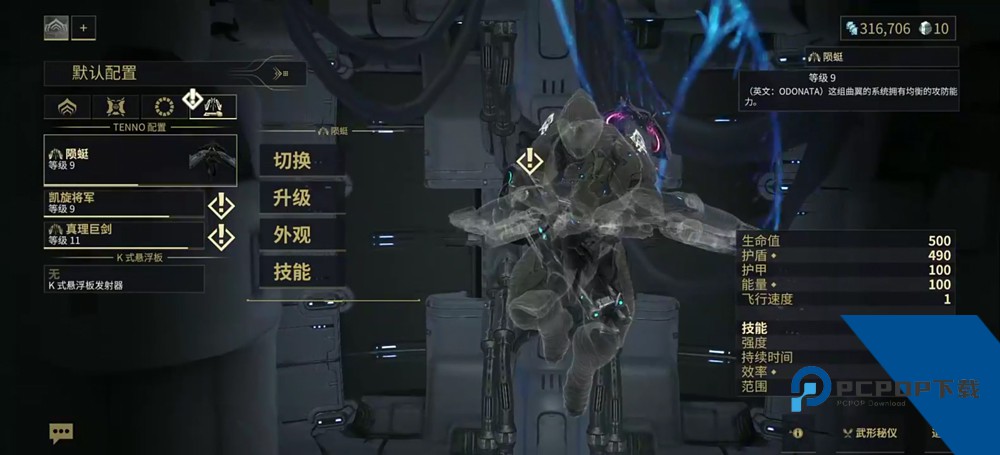1000x455 pixels.
Task: Switch to the Archwing wings tab
Action: (x=213, y=108)
